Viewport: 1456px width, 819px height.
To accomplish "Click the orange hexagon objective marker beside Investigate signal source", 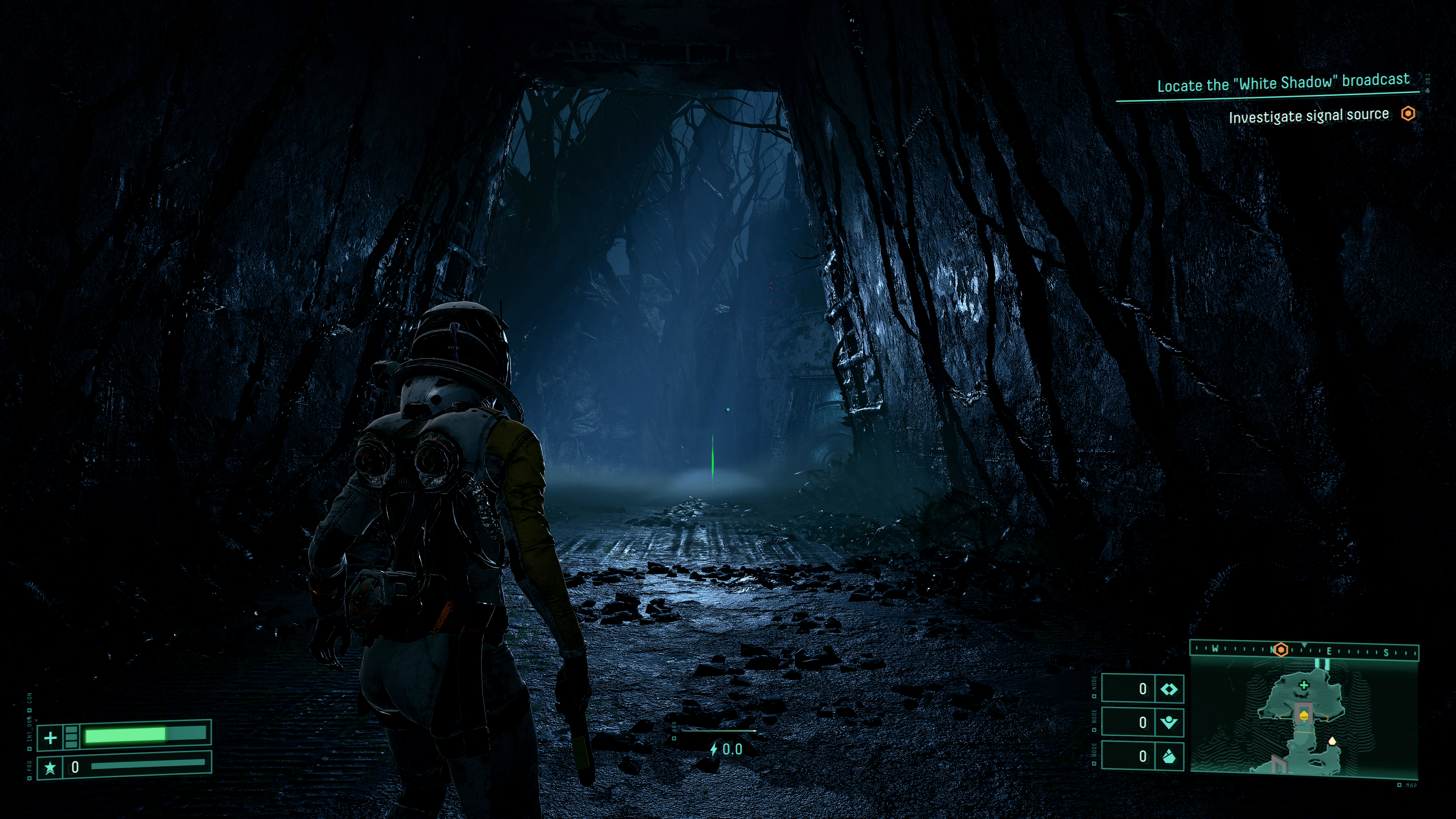I will click(1408, 114).
